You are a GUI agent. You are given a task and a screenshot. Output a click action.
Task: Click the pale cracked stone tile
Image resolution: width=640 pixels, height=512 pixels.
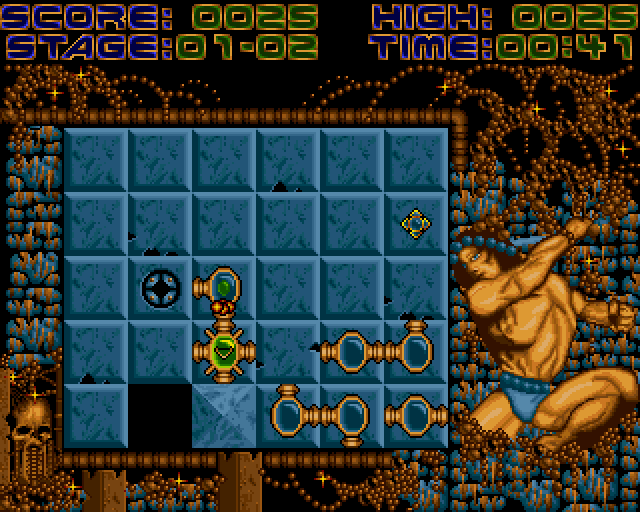point(224,415)
